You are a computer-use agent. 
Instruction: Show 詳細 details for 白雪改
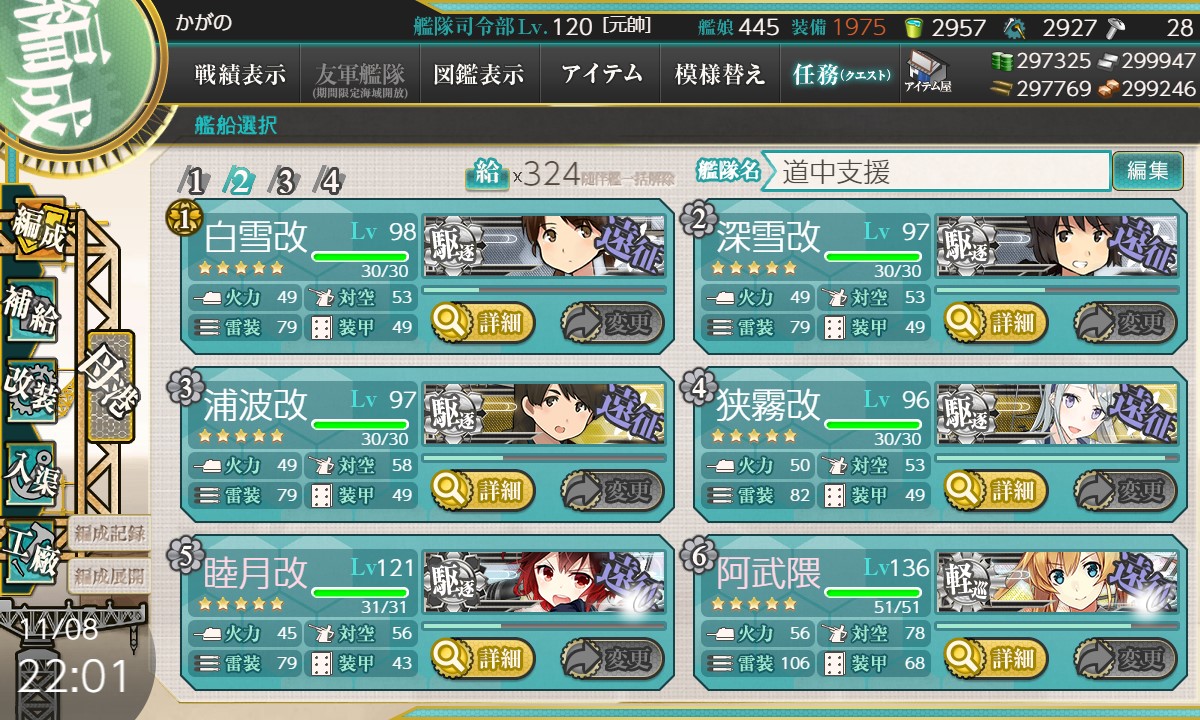pos(484,323)
